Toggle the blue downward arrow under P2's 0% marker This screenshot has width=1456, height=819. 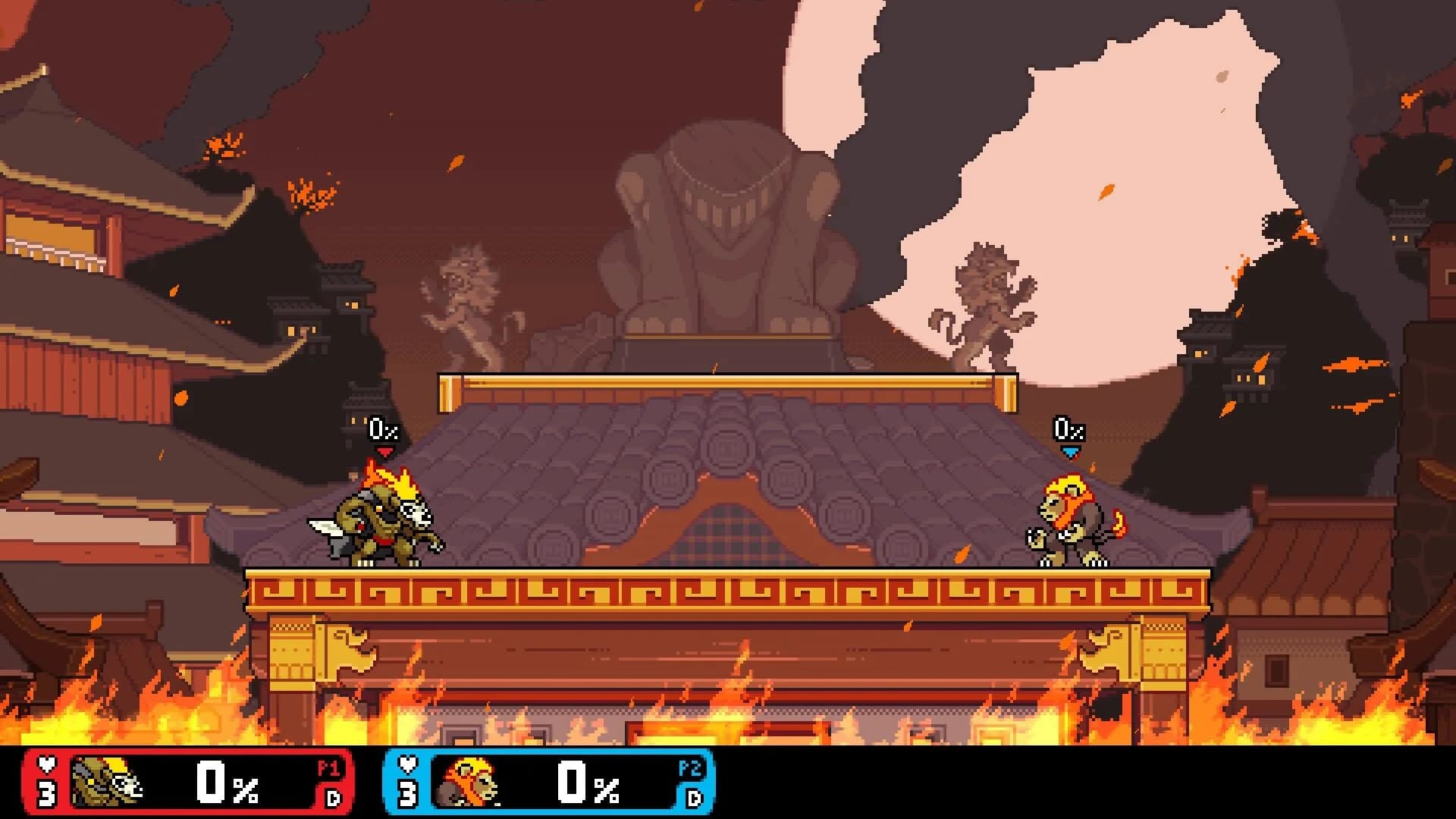(x=1070, y=450)
